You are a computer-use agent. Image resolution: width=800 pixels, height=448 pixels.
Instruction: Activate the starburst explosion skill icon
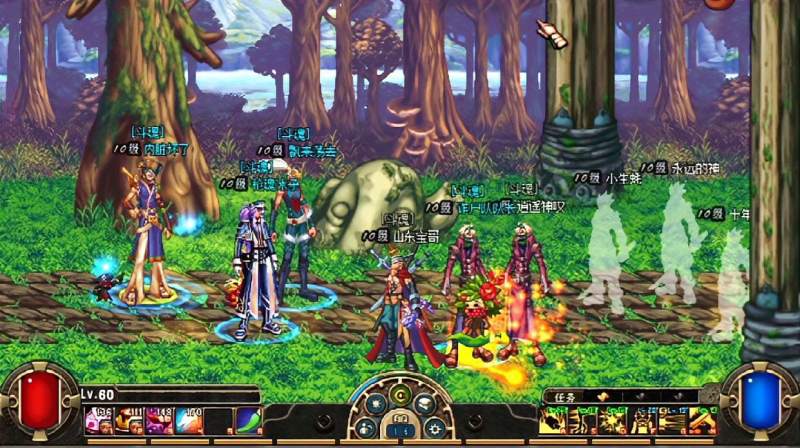pos(614,420)
